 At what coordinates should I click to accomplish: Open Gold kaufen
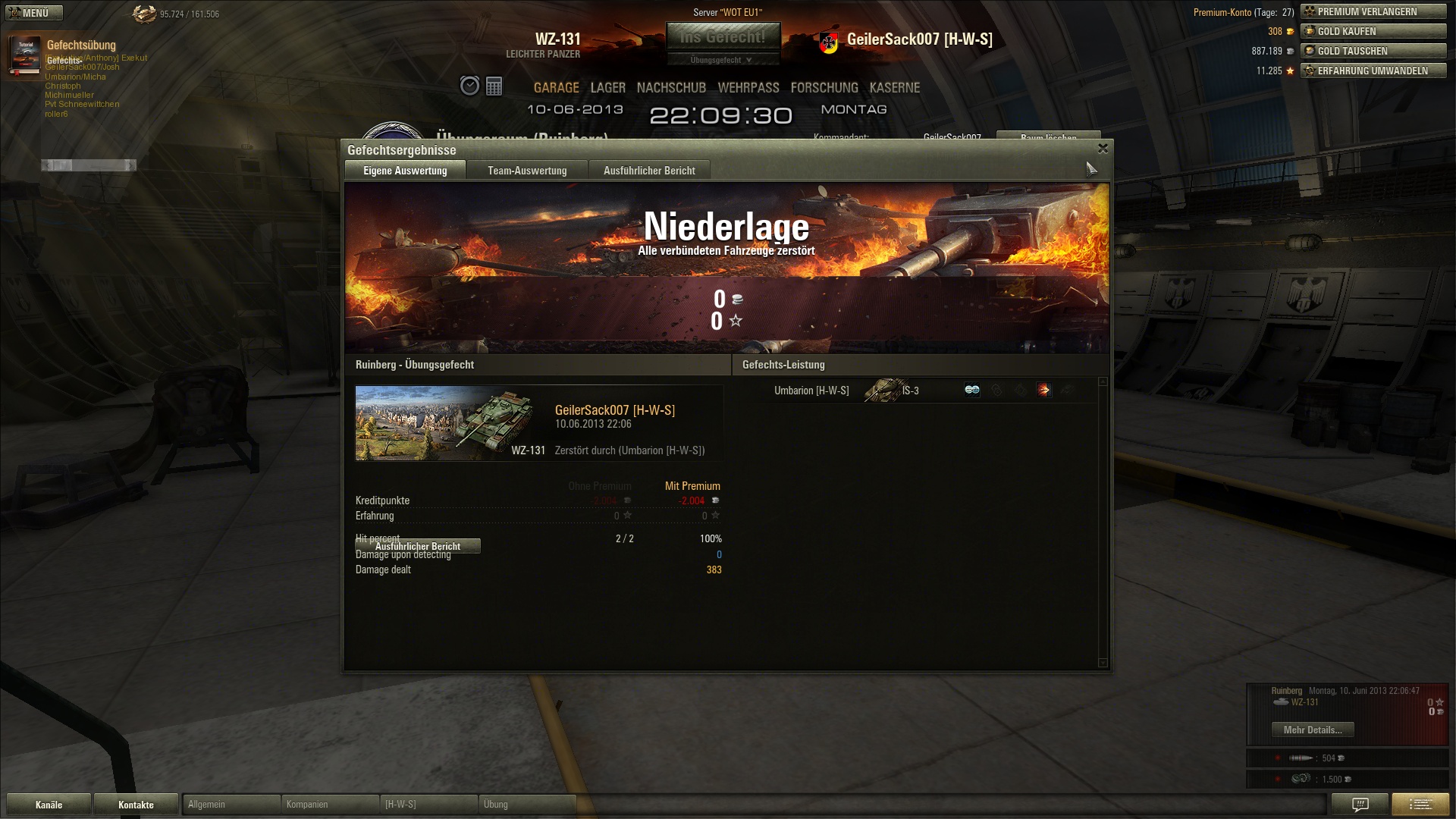[x=1373, y=31]
